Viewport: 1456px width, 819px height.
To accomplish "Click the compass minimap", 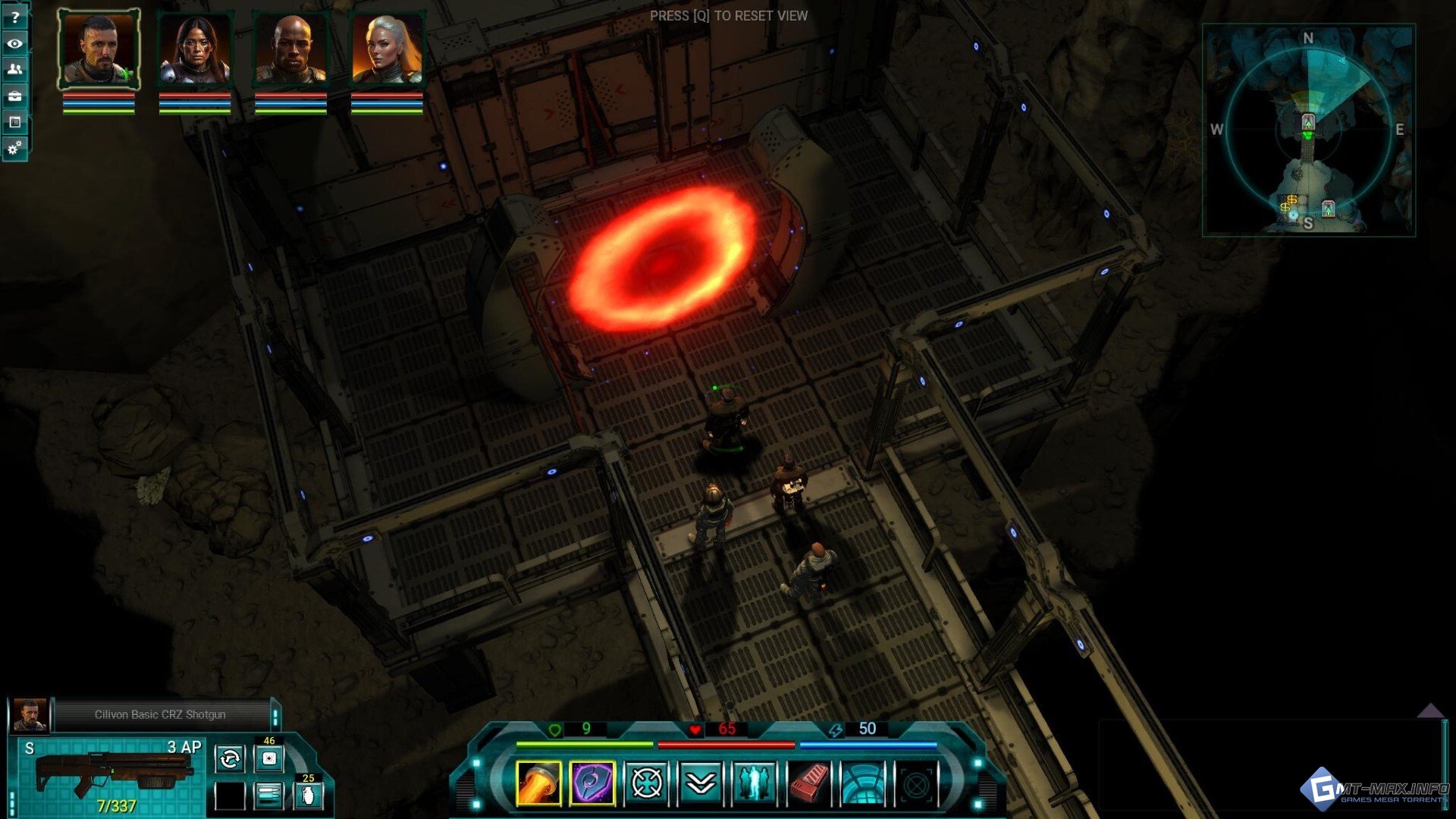I will [x=1308, y=130].
